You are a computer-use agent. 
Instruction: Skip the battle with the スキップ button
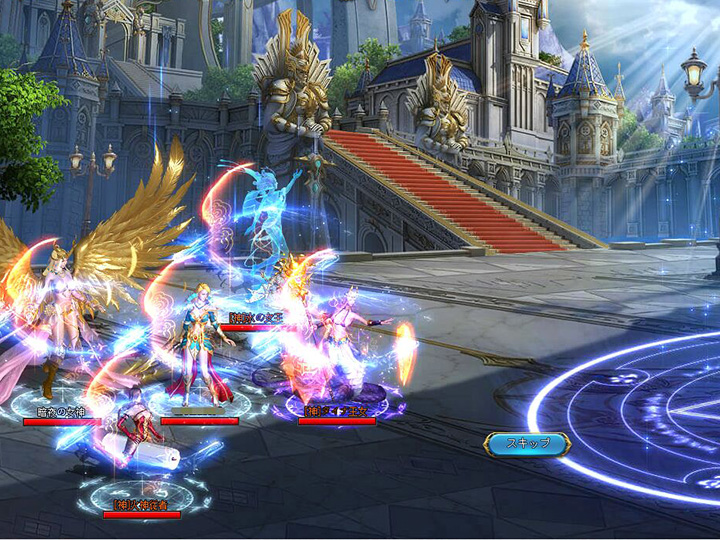pyautogui.click(x=527, y=444)
